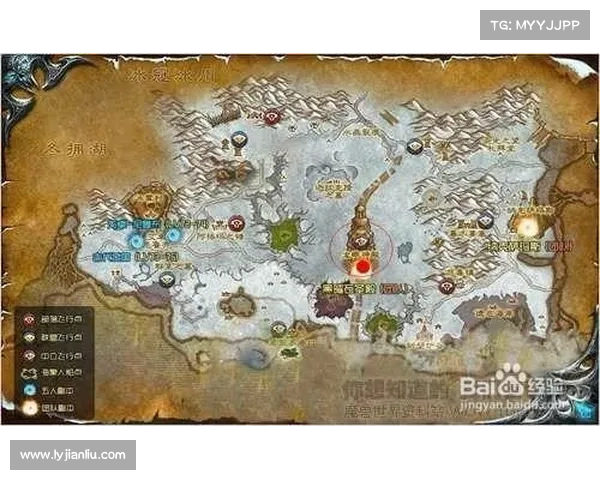This screenshot has width=600, height=480.
Task: Click the red dot marker below the central tower
Action: point(362,266)
